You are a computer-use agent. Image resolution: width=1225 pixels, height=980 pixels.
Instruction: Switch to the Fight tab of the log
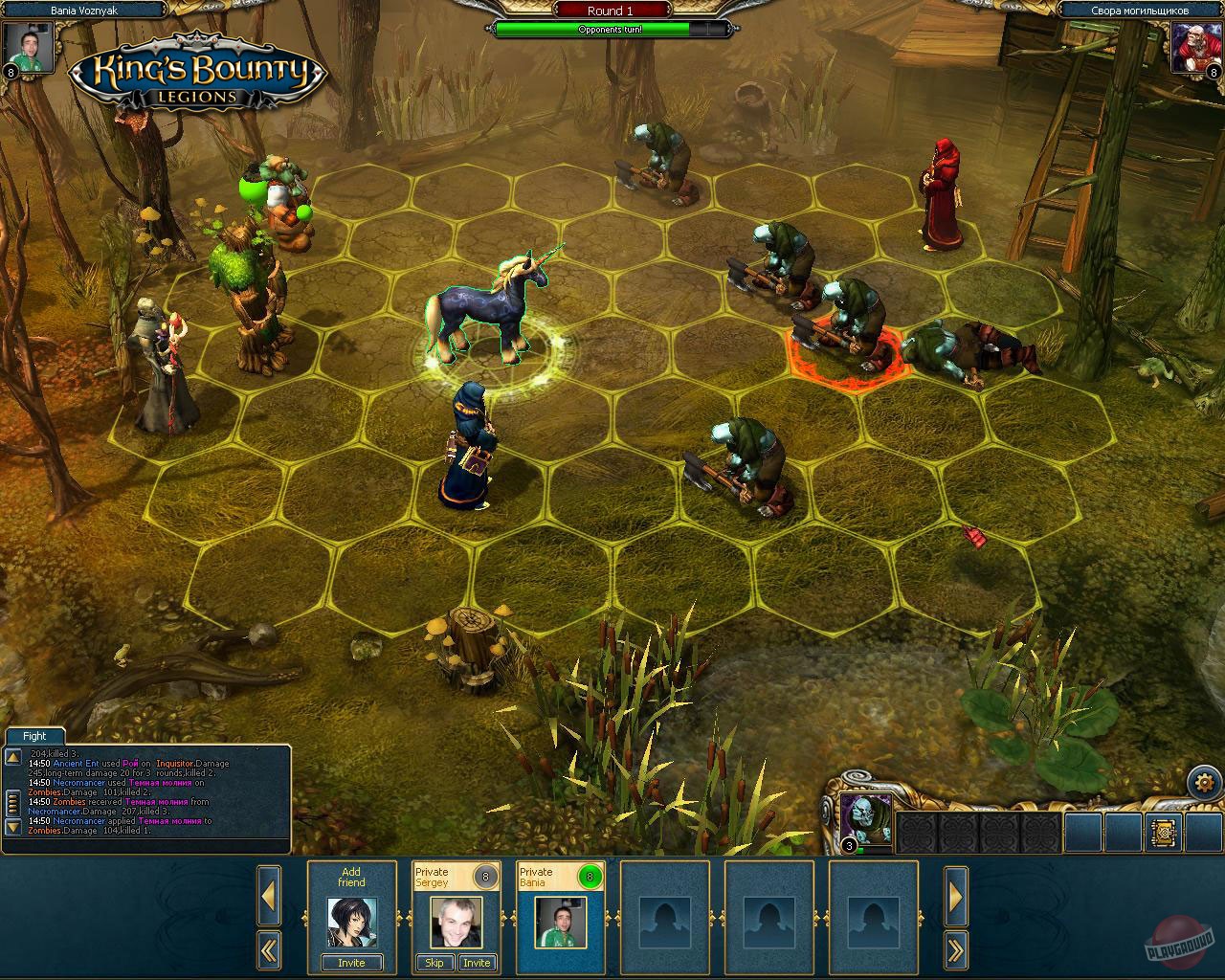[33, 736]
